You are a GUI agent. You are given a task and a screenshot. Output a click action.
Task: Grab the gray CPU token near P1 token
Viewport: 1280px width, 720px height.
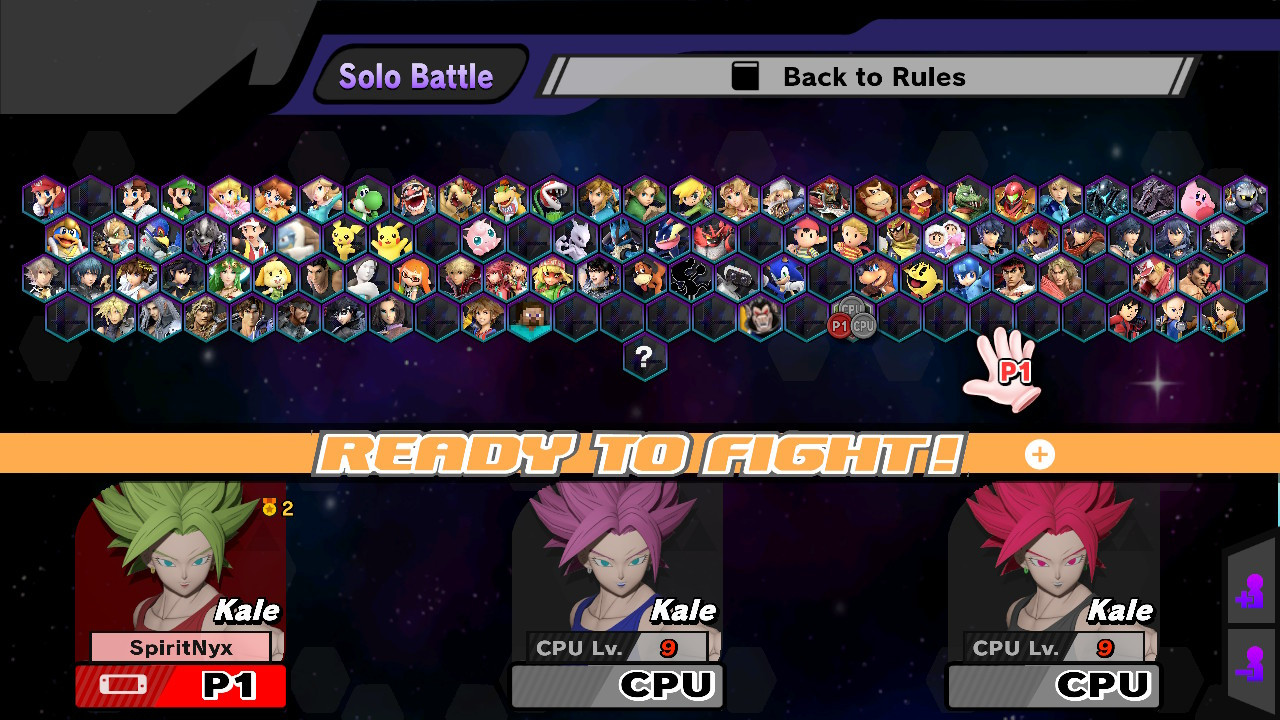click(x=862, y=323)
